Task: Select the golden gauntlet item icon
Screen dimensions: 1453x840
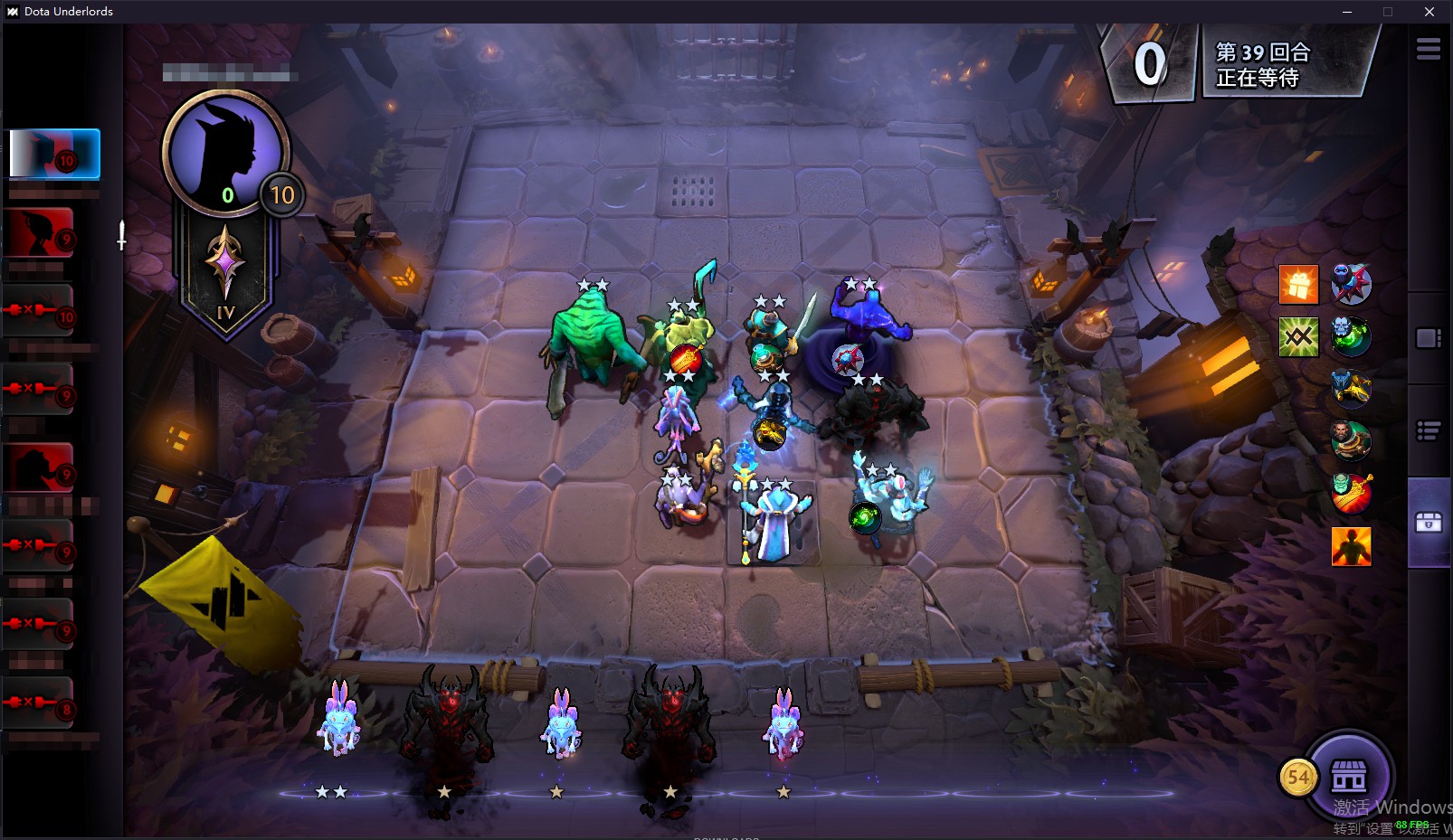Action: [x=1352, y=389]
